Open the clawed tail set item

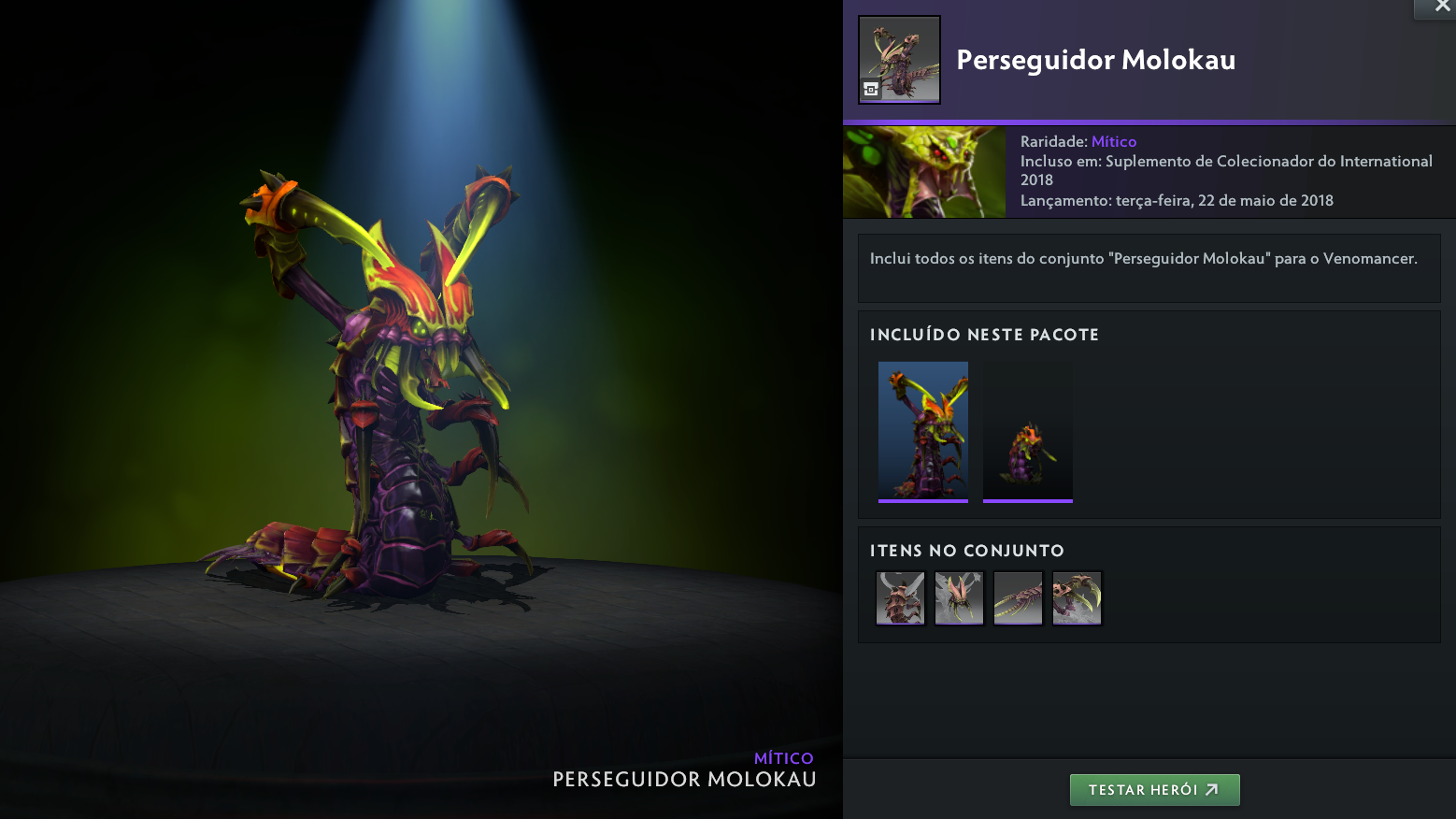coord(1019,598)
